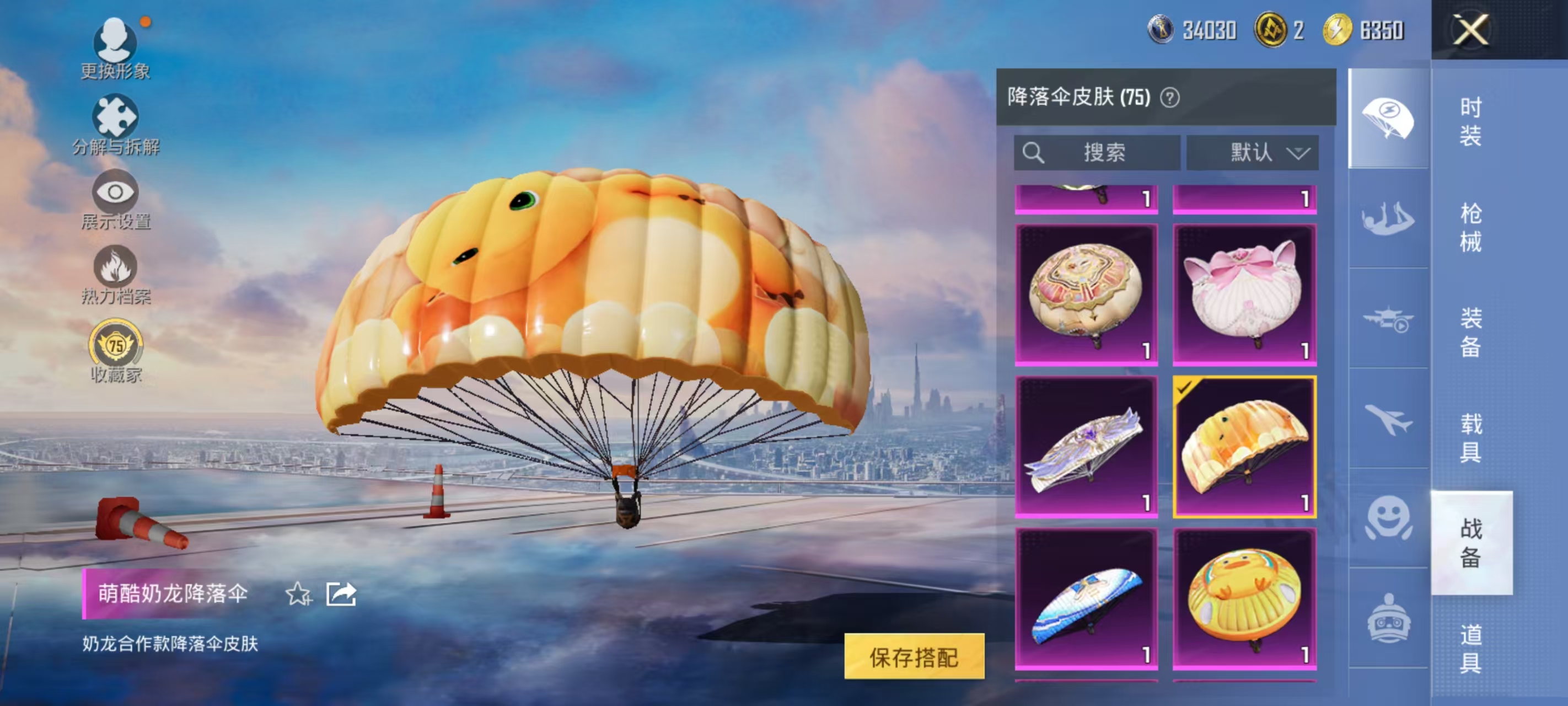
Task: Open the 默认 sorting dropdown
Action: point(1252,153)
